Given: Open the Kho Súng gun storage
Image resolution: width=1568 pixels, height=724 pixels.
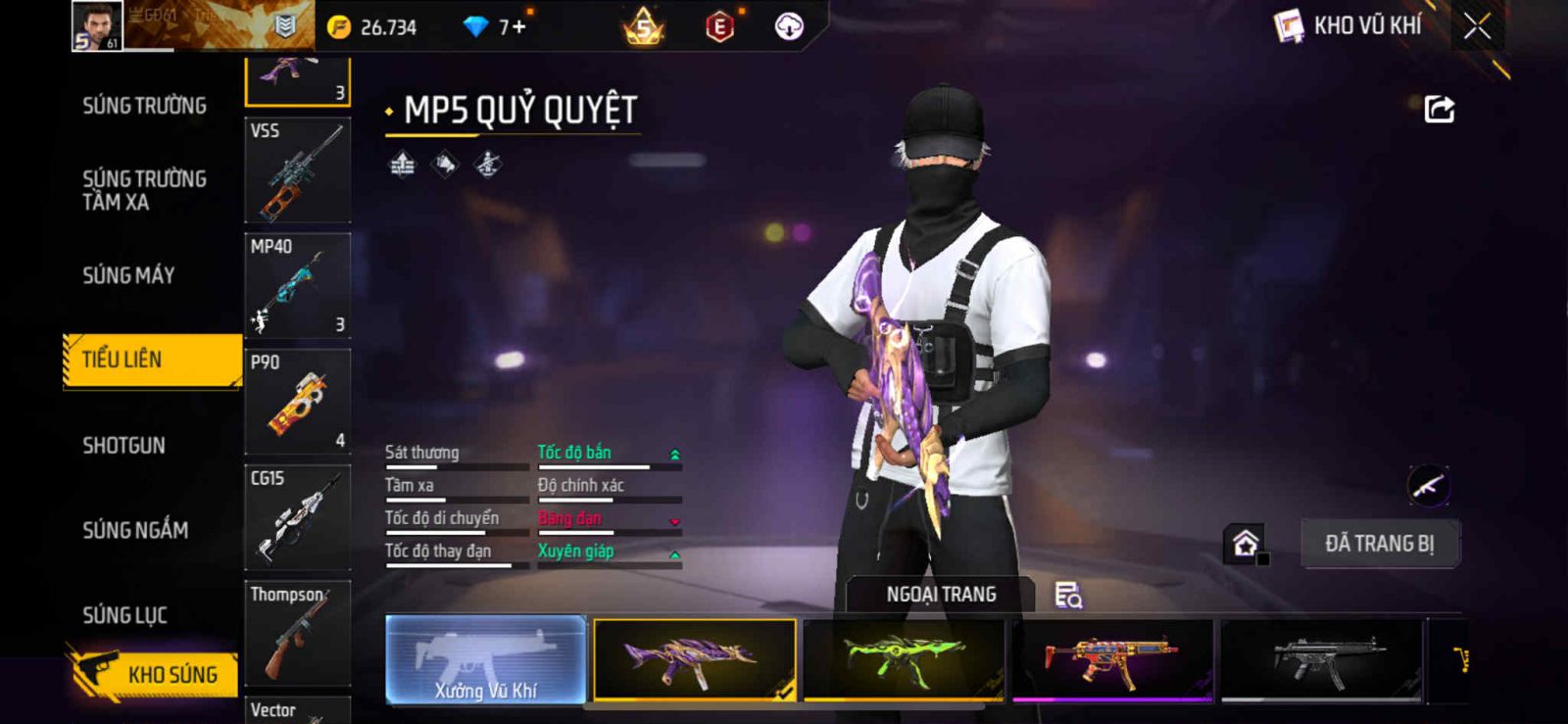Looking at the screenshot, I should pyautogui.click(x=155, y=674).
